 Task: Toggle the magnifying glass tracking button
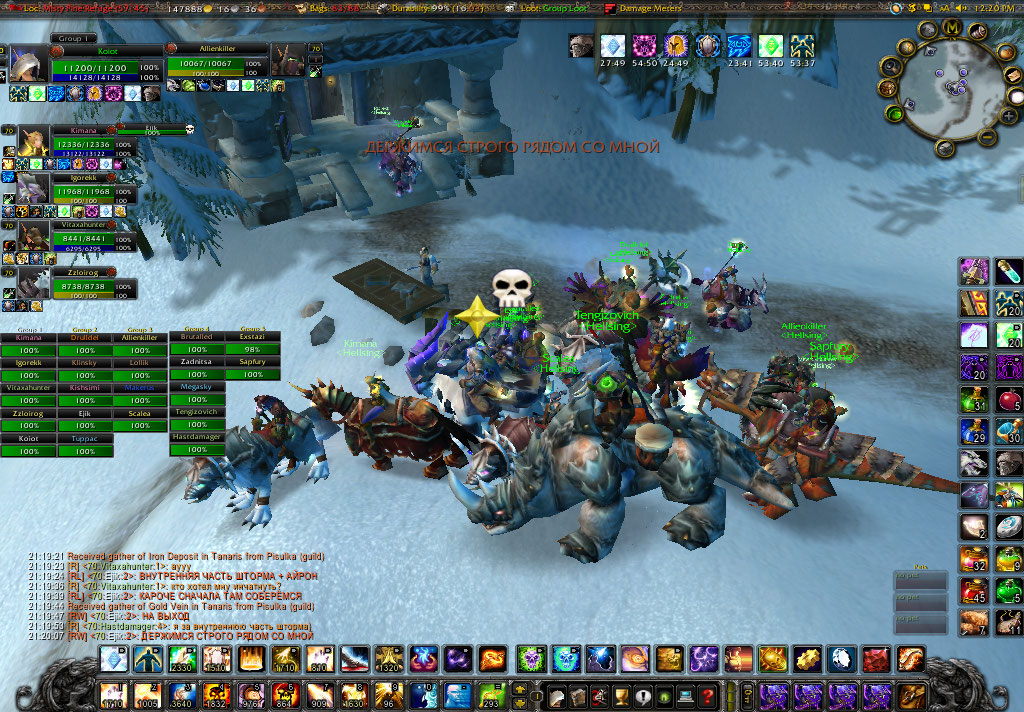click(x=889, y=65)
